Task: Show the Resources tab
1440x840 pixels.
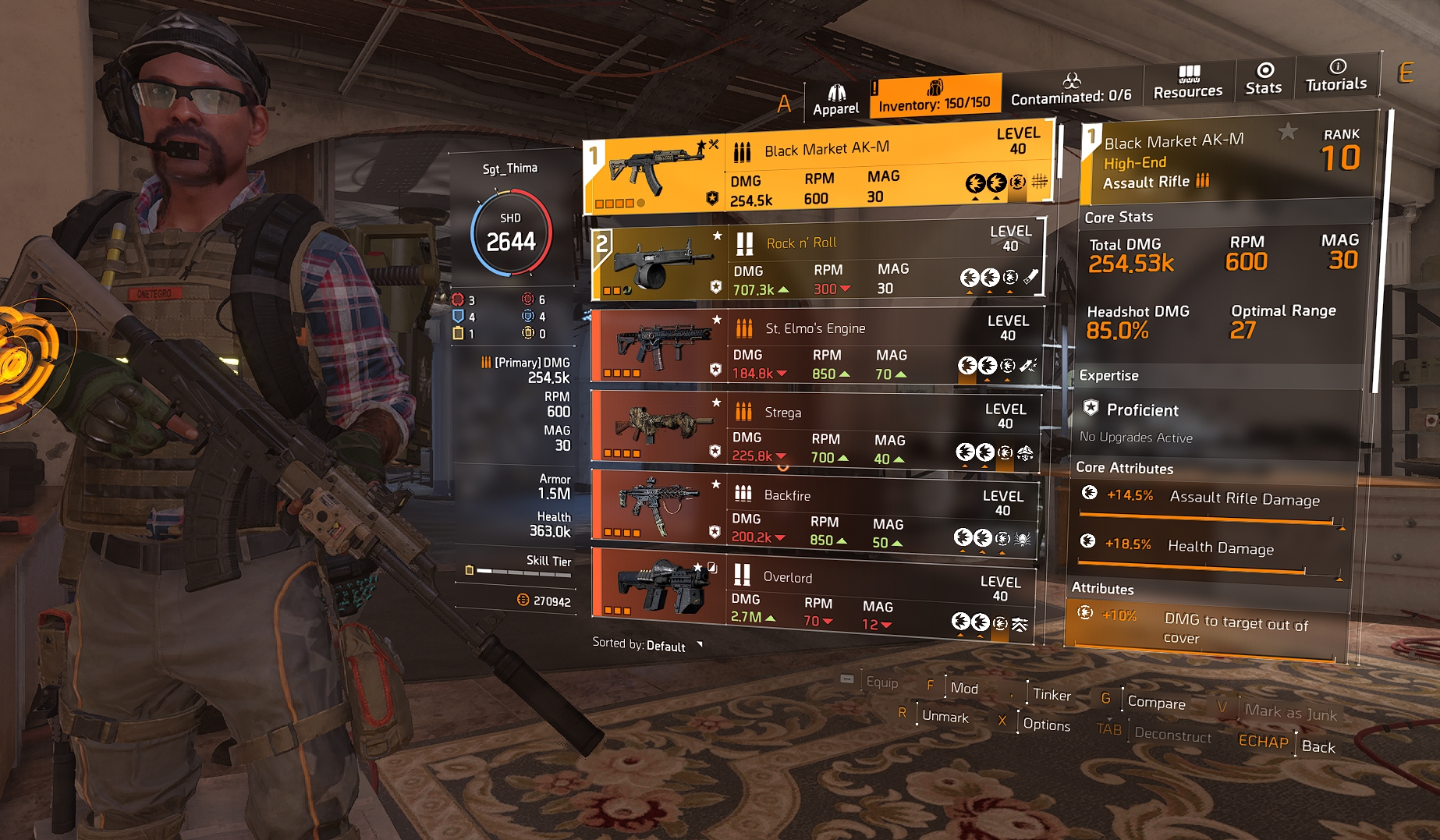Action: [x=1188, y=83]
